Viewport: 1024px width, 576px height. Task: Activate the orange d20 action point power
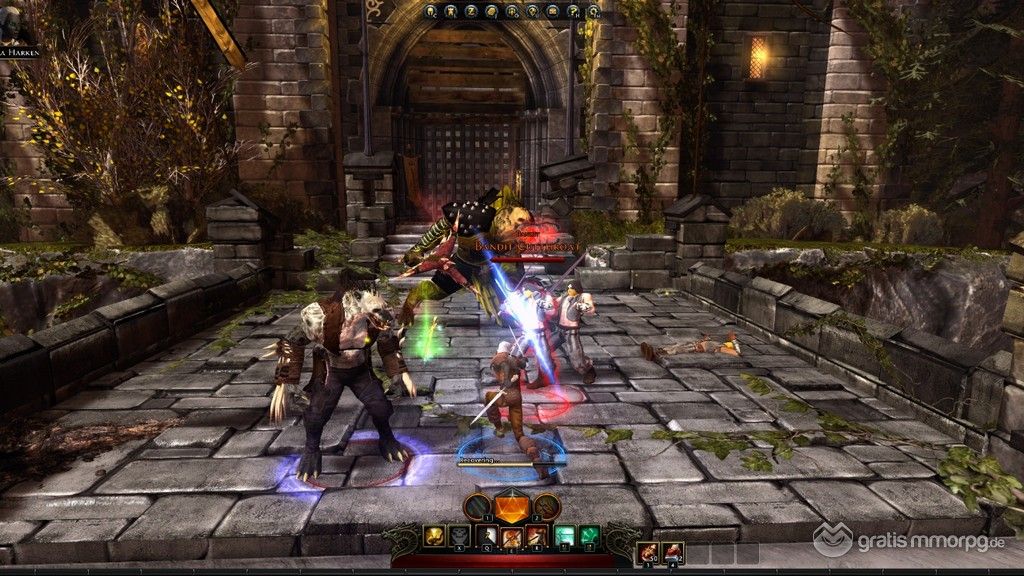click(512, 507)
